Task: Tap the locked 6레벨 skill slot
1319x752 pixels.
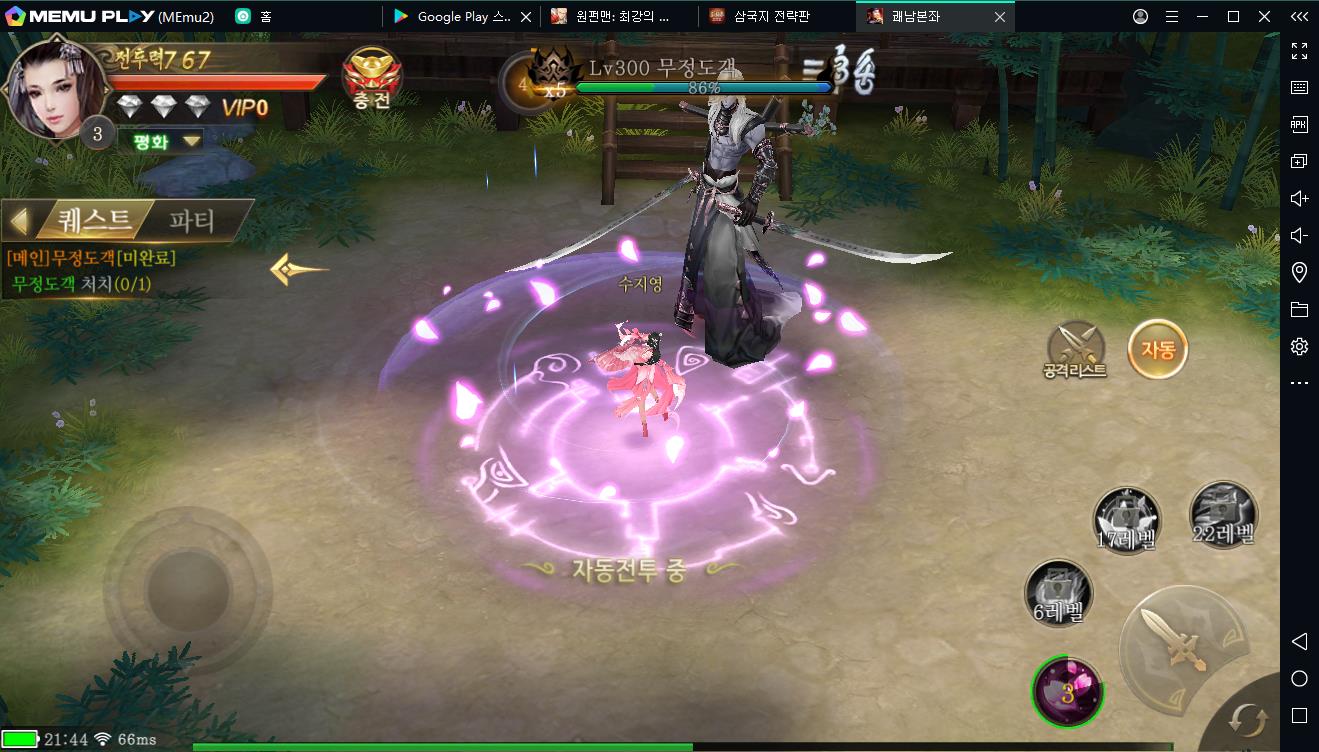Action: (1058, 593)
